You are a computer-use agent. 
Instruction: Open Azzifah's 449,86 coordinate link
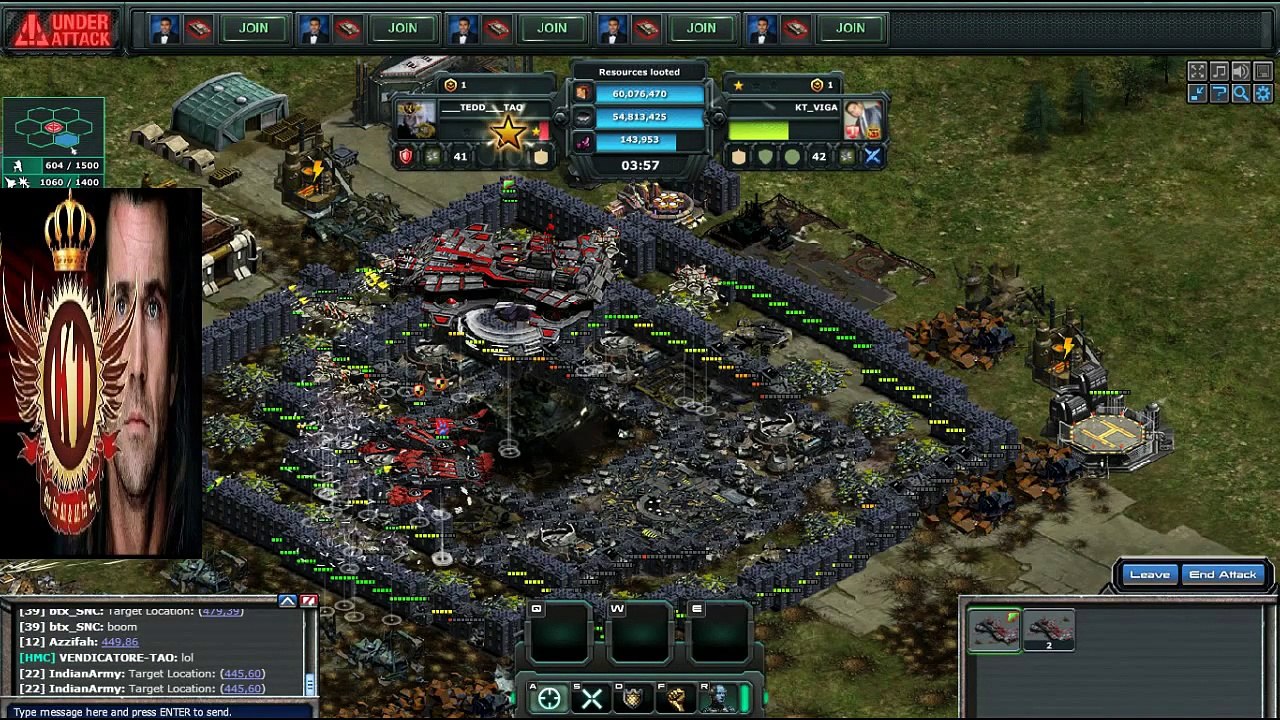pyautogui.click(x=120, y=642)
